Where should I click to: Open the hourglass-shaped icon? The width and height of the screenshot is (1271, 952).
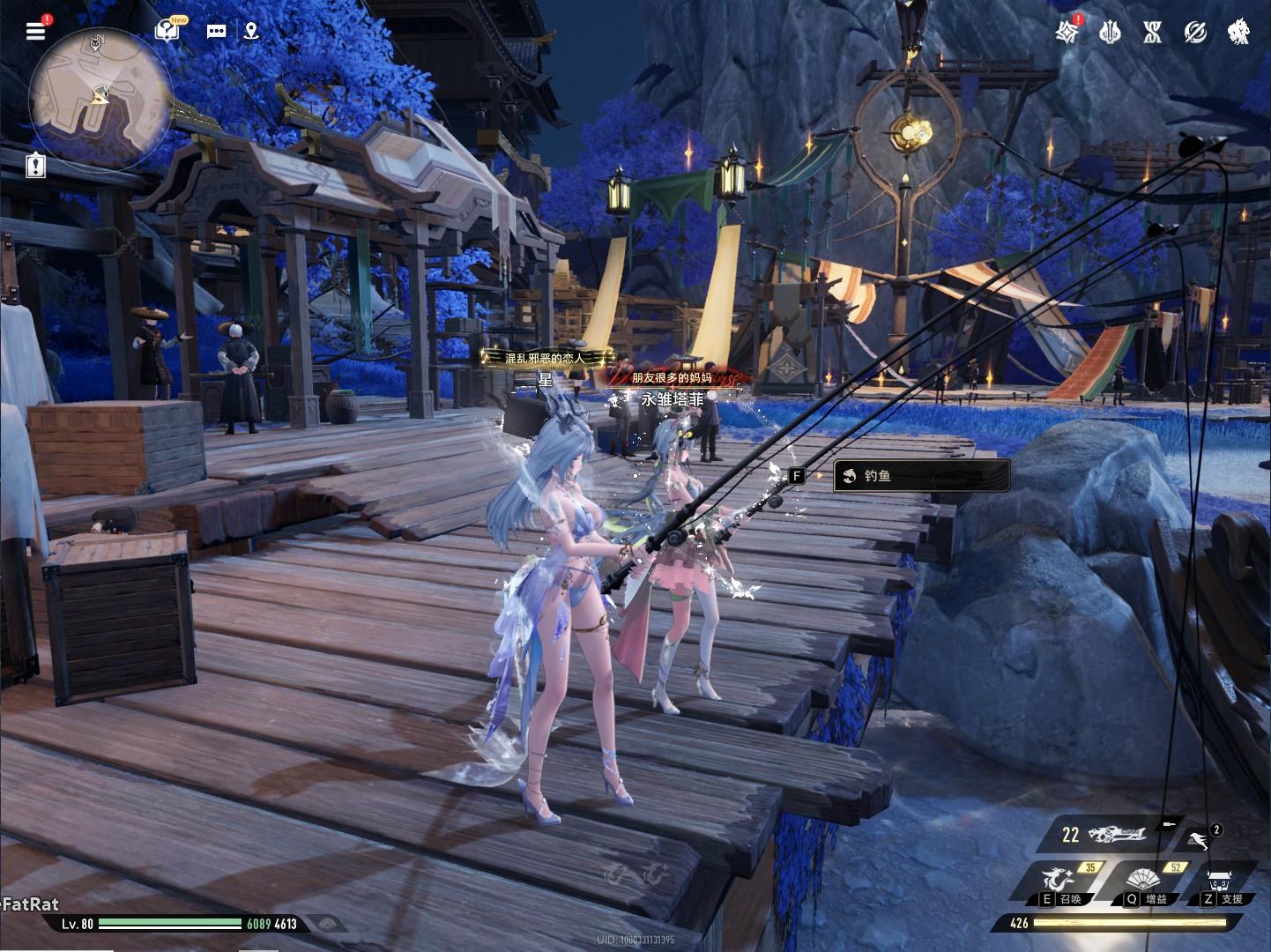click(1152, 33)
